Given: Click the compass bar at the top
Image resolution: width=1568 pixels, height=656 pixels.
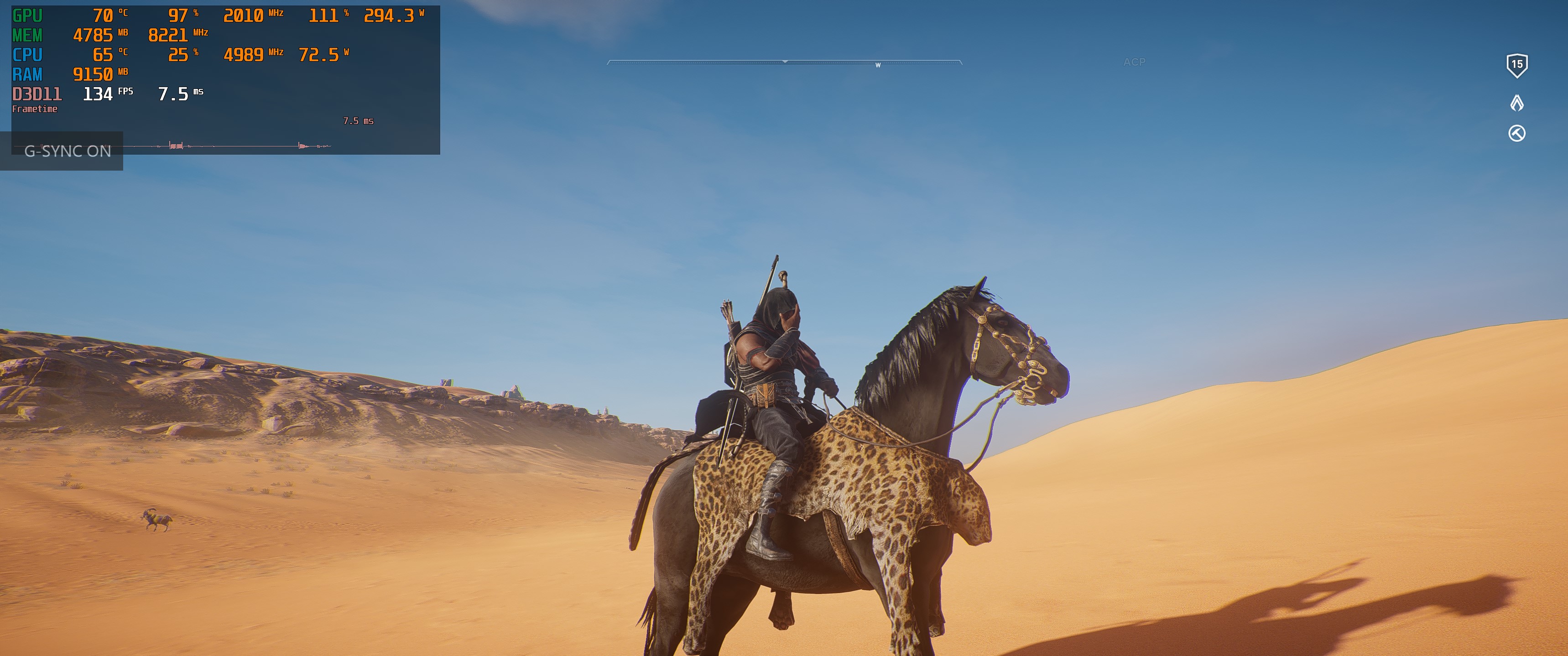Looking at the screenshot, I should [784, 62].
